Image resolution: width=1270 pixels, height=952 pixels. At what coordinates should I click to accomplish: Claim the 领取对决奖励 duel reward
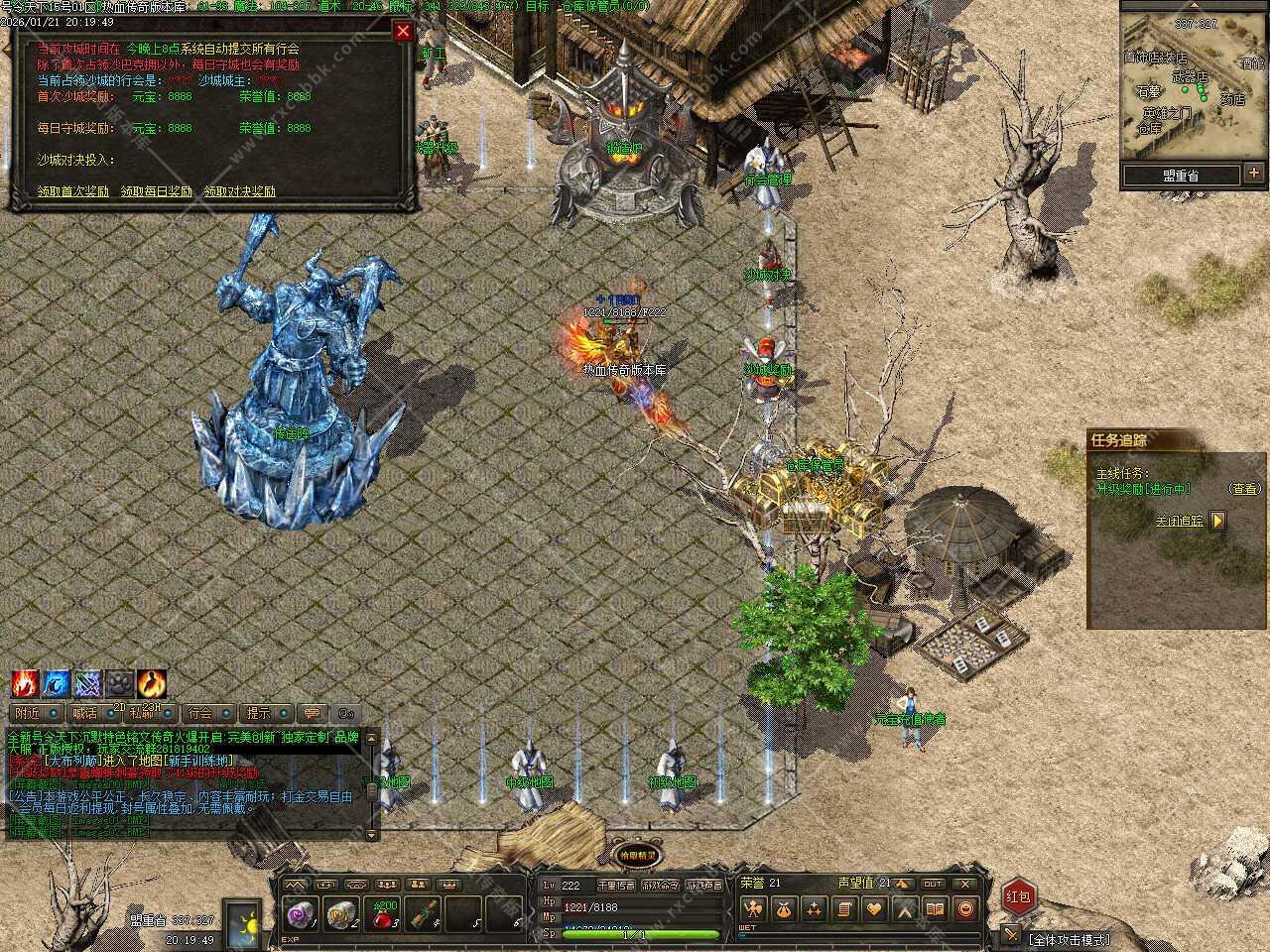point(240,191)
